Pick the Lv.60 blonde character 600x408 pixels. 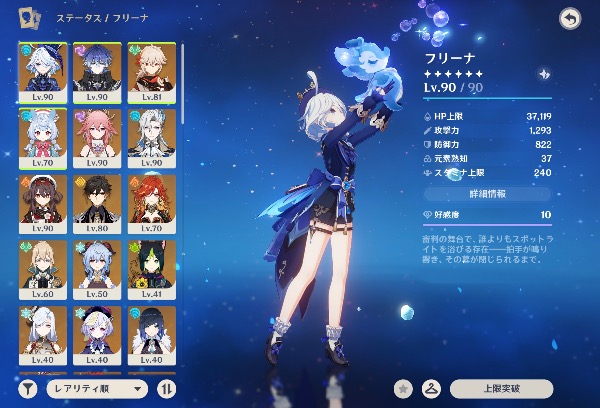point(42,267)
